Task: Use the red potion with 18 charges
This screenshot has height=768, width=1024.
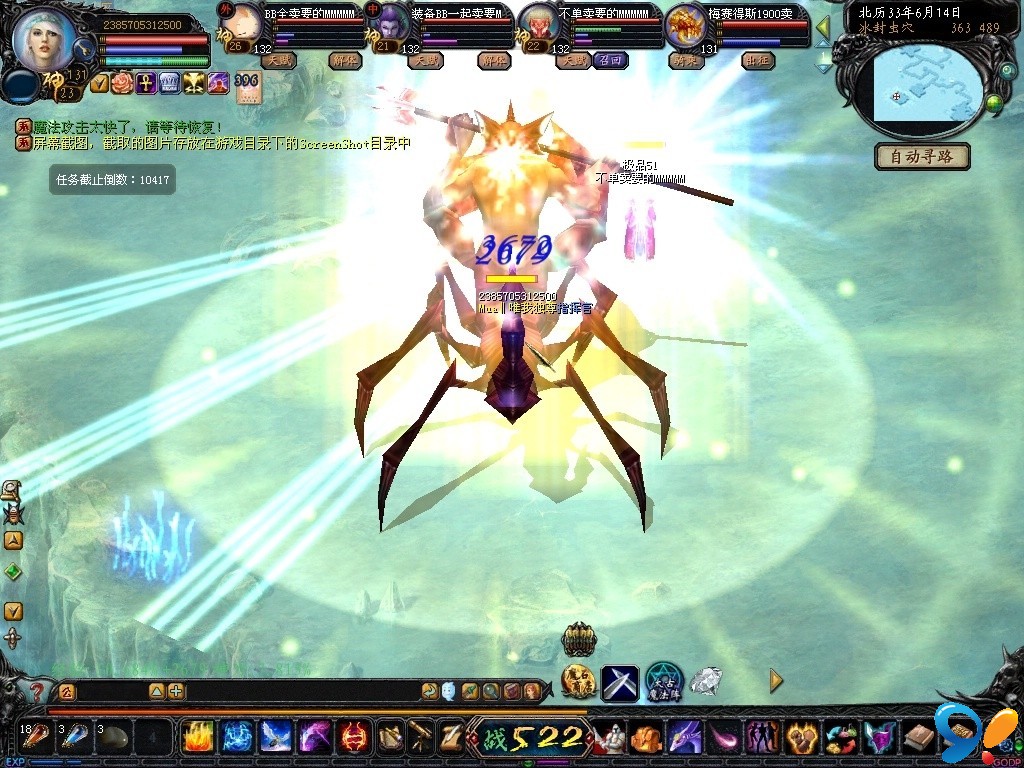Action: coord(37,737)
